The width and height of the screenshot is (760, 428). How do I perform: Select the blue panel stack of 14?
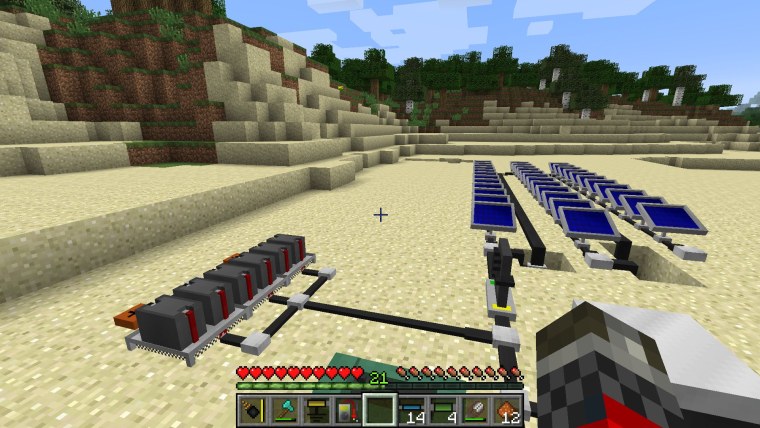coord(411,409)
